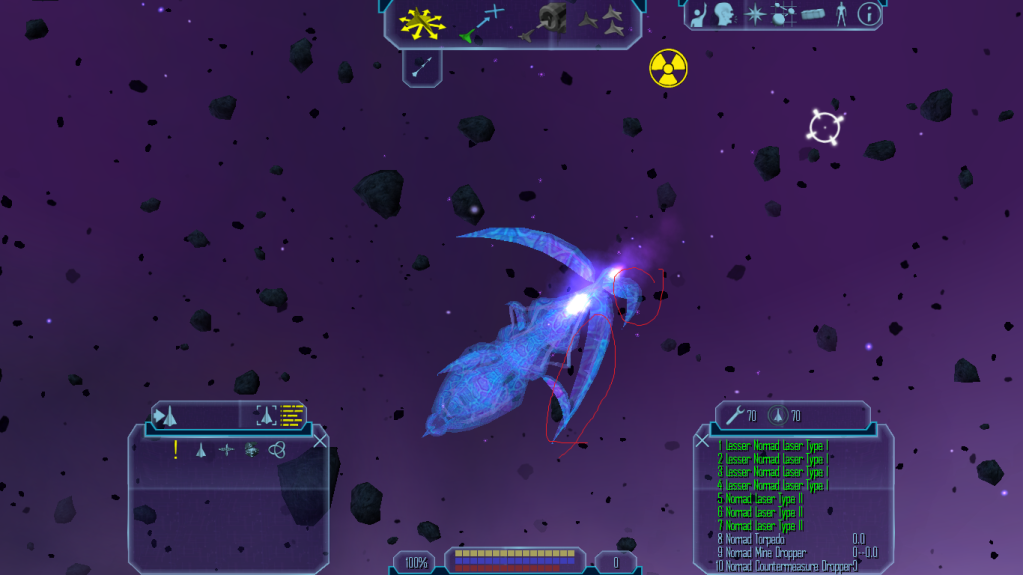1023x575 pixels.
Task: Close the contact list panel
Action: (x=320, y=440)
